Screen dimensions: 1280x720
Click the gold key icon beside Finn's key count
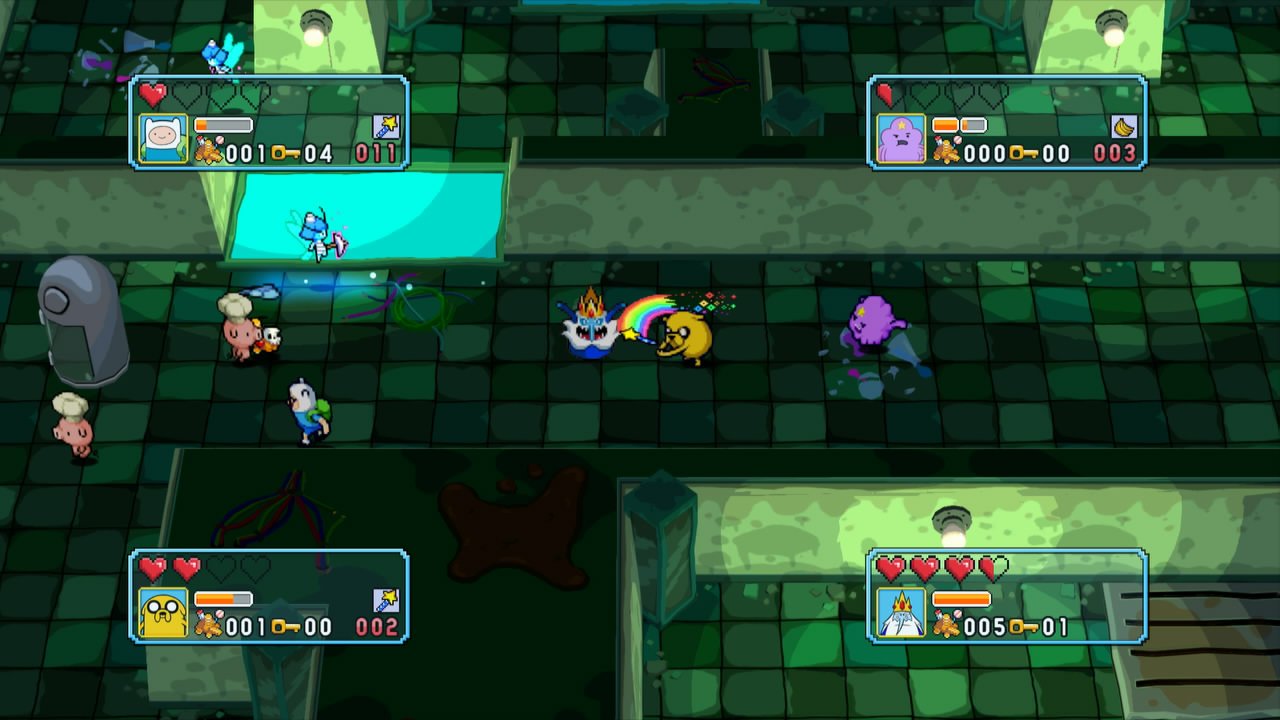pyautogui.click(x=285, y=152)
